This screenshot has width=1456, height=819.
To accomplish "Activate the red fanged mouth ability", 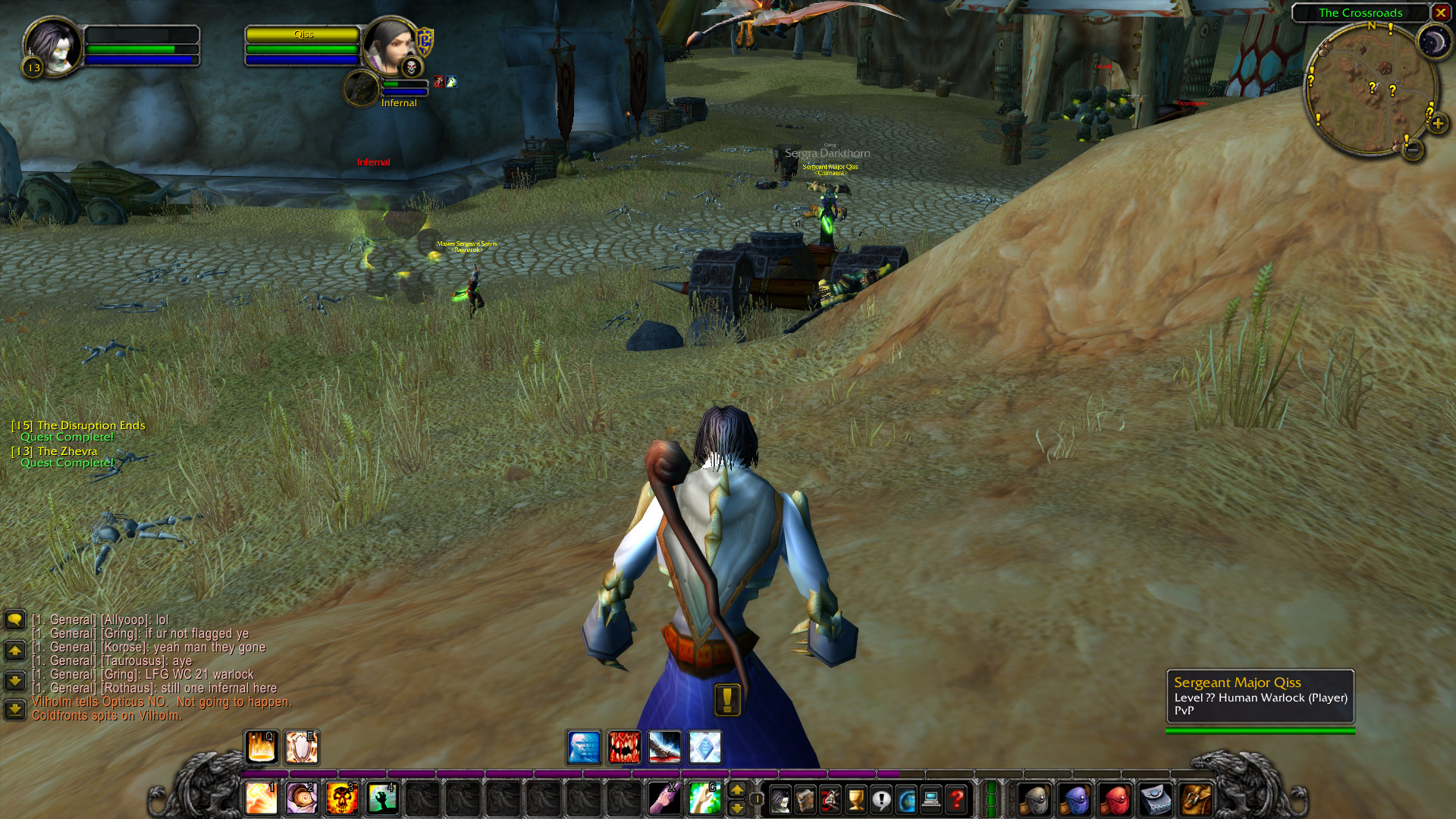I will pos(624,748).
